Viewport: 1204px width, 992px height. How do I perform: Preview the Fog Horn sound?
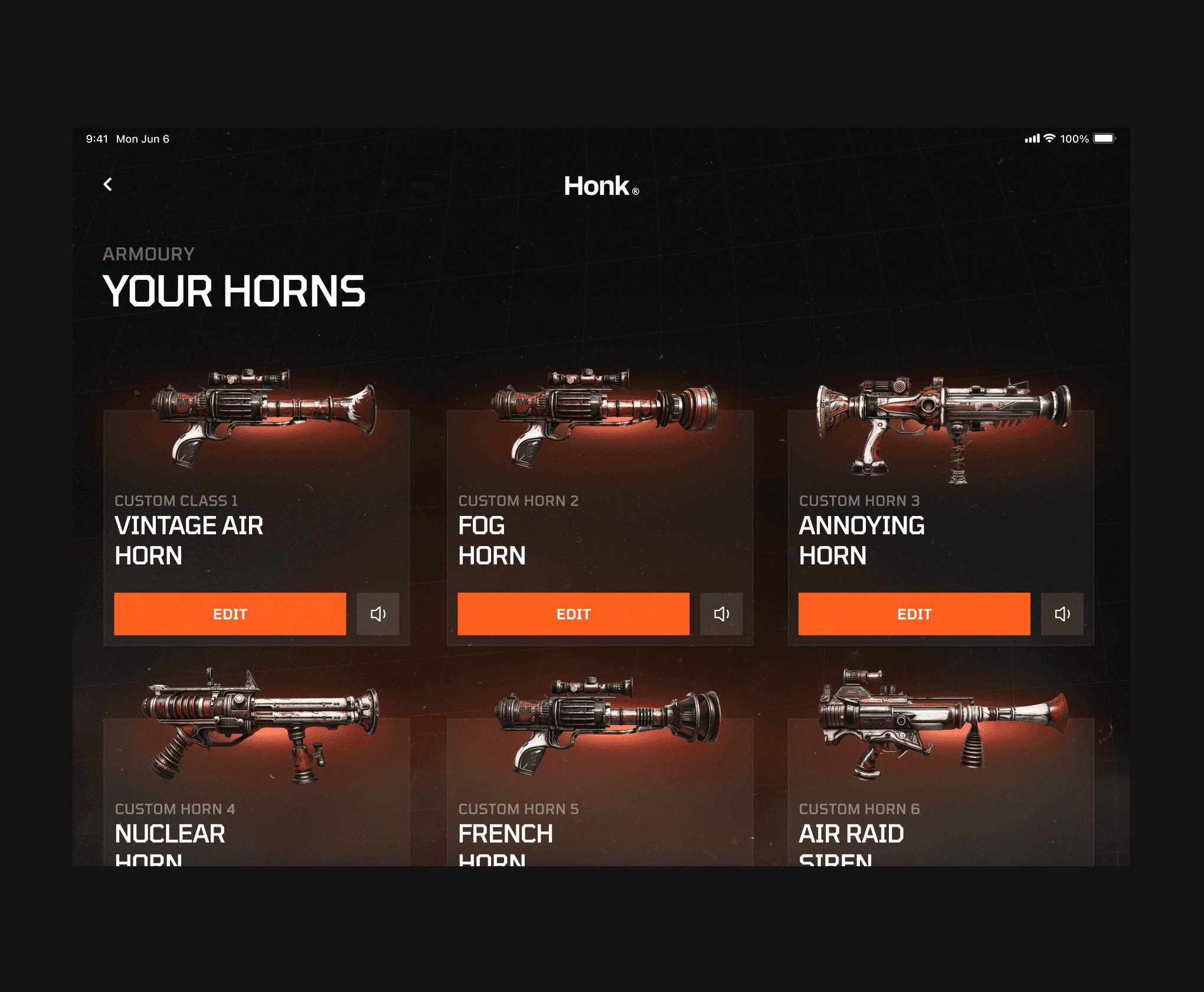click(x=721, y=614)
